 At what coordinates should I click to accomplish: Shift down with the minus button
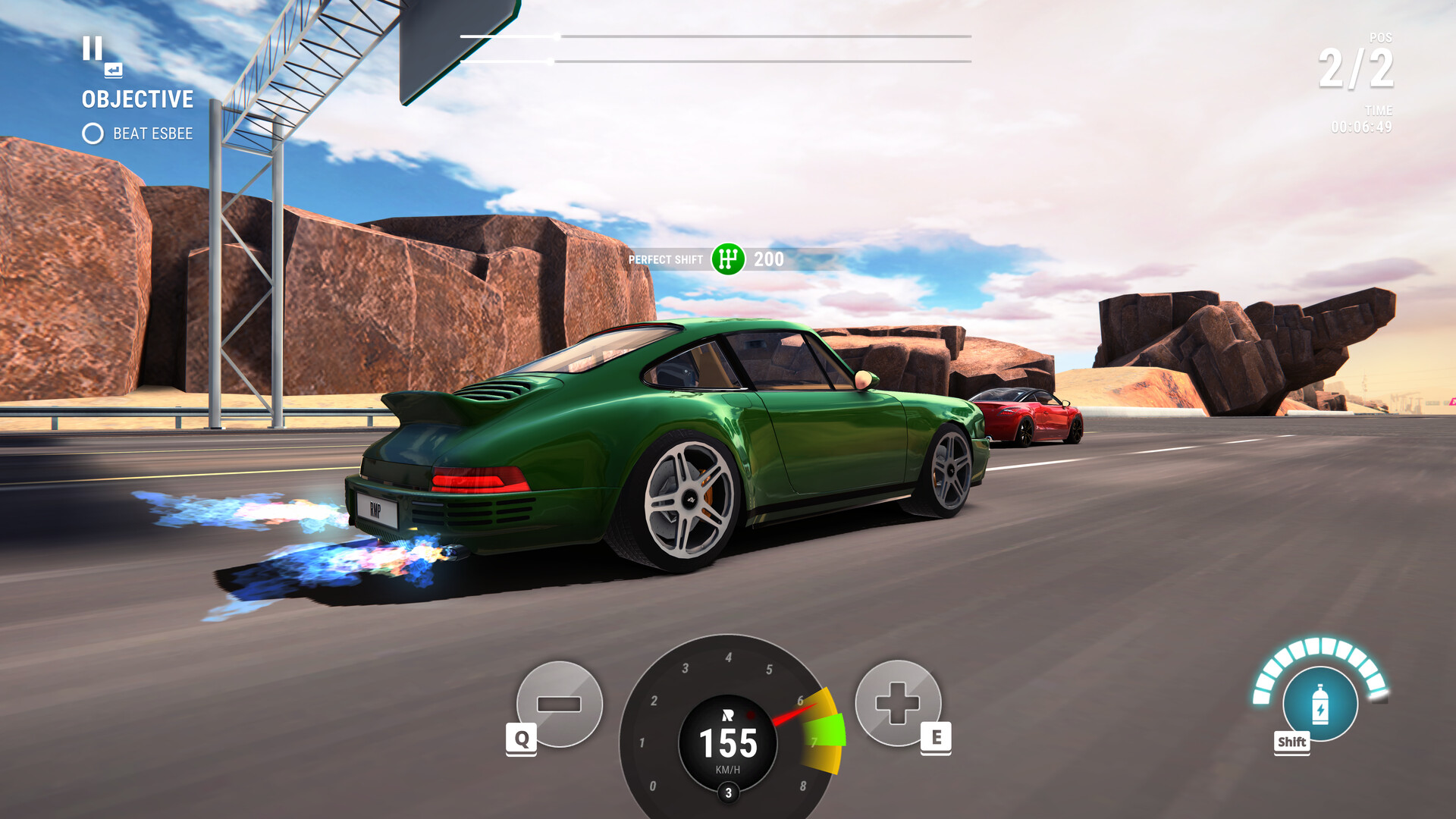coord(559,704)
